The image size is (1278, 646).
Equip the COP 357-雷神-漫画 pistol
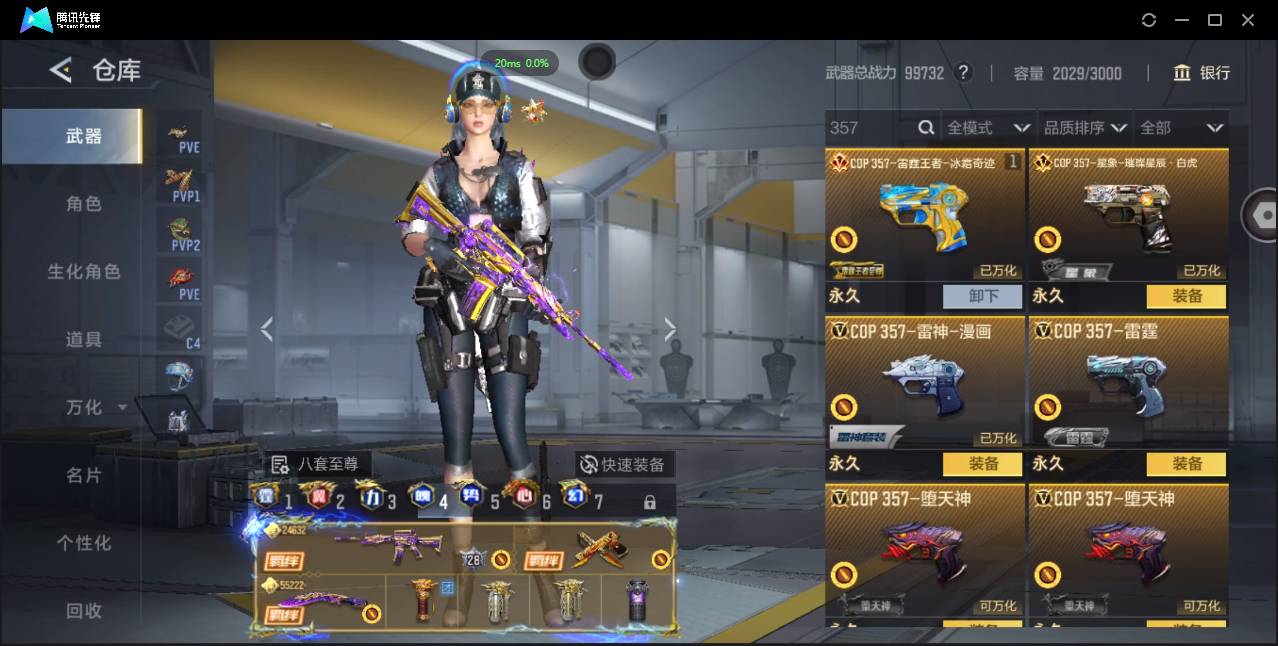coord(983,464)
